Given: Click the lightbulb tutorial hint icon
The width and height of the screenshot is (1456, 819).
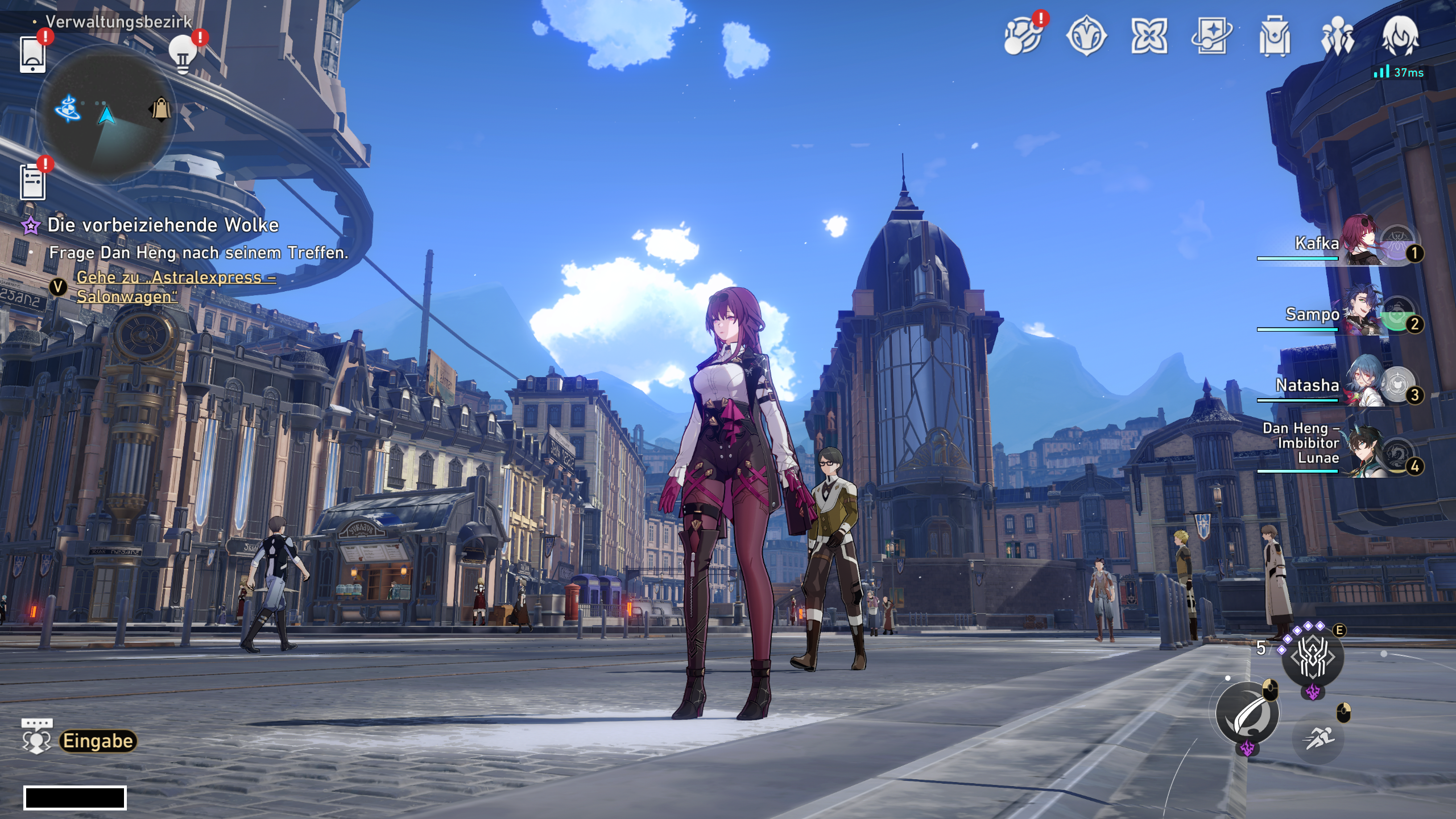Looking at the screenshot, I should [x=183, y=54].
